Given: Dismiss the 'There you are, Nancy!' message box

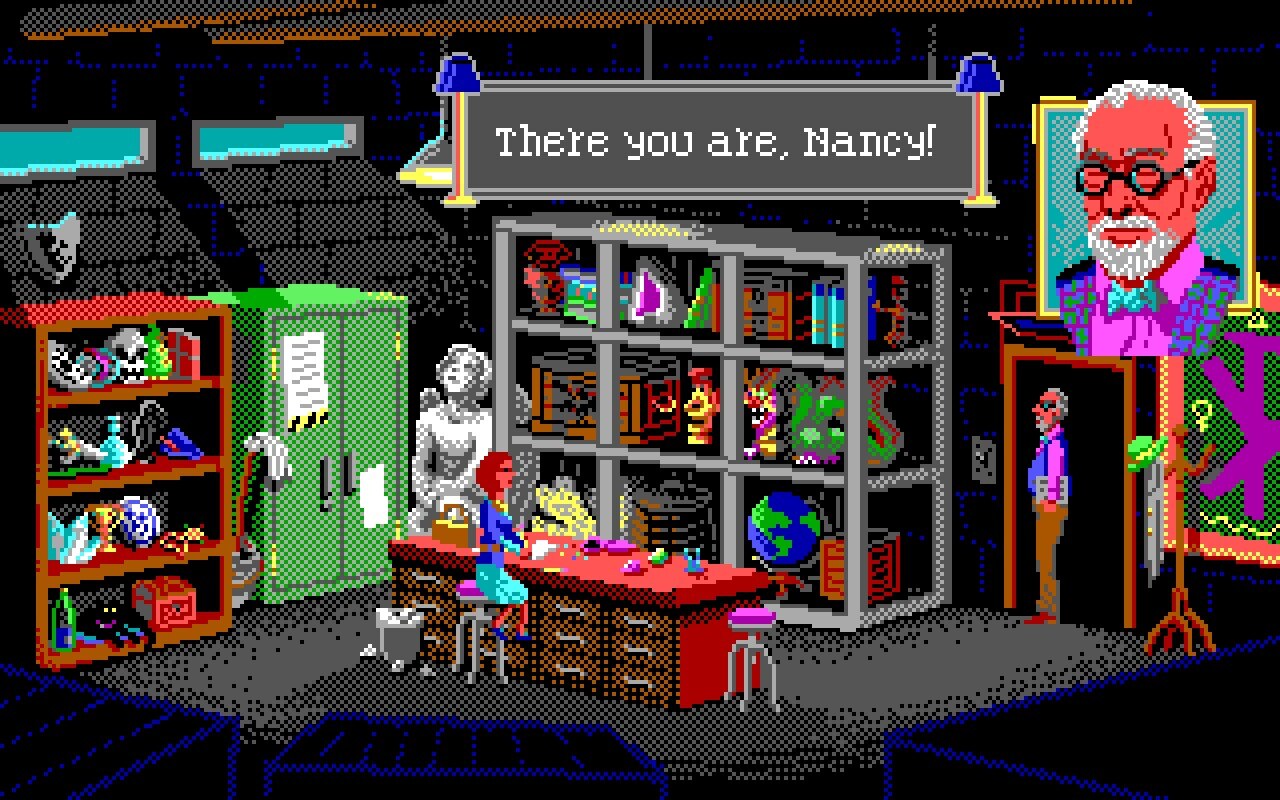Looking at the screenshot, I should coord(716,141).
